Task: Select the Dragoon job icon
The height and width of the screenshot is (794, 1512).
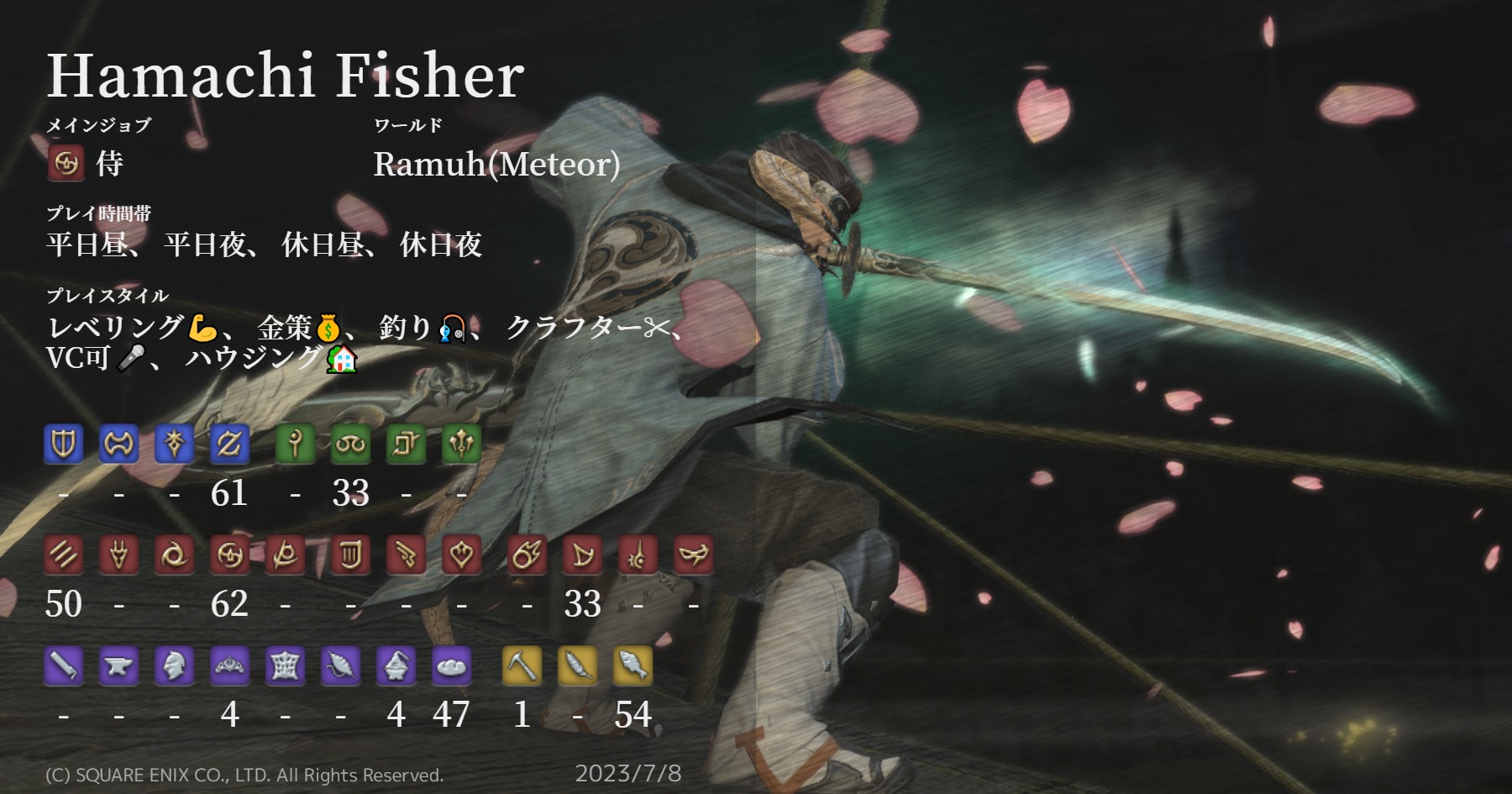Action: 120,555
